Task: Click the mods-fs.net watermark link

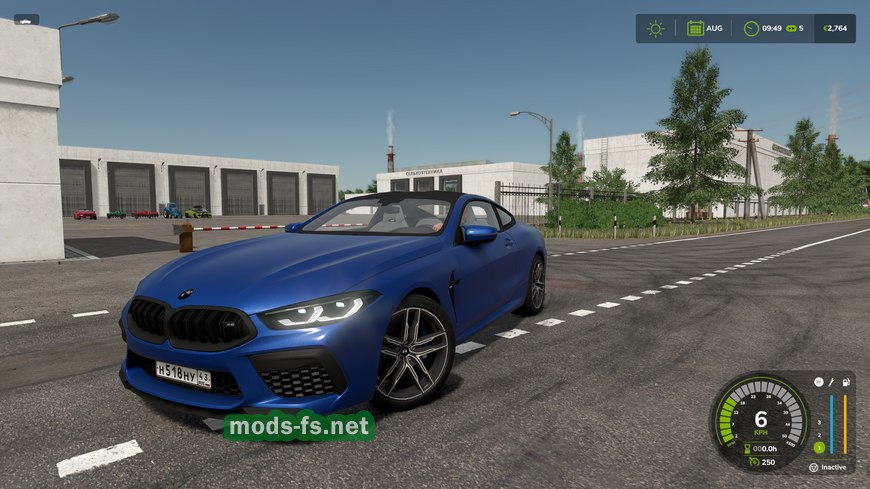Action: click(299, 426)
